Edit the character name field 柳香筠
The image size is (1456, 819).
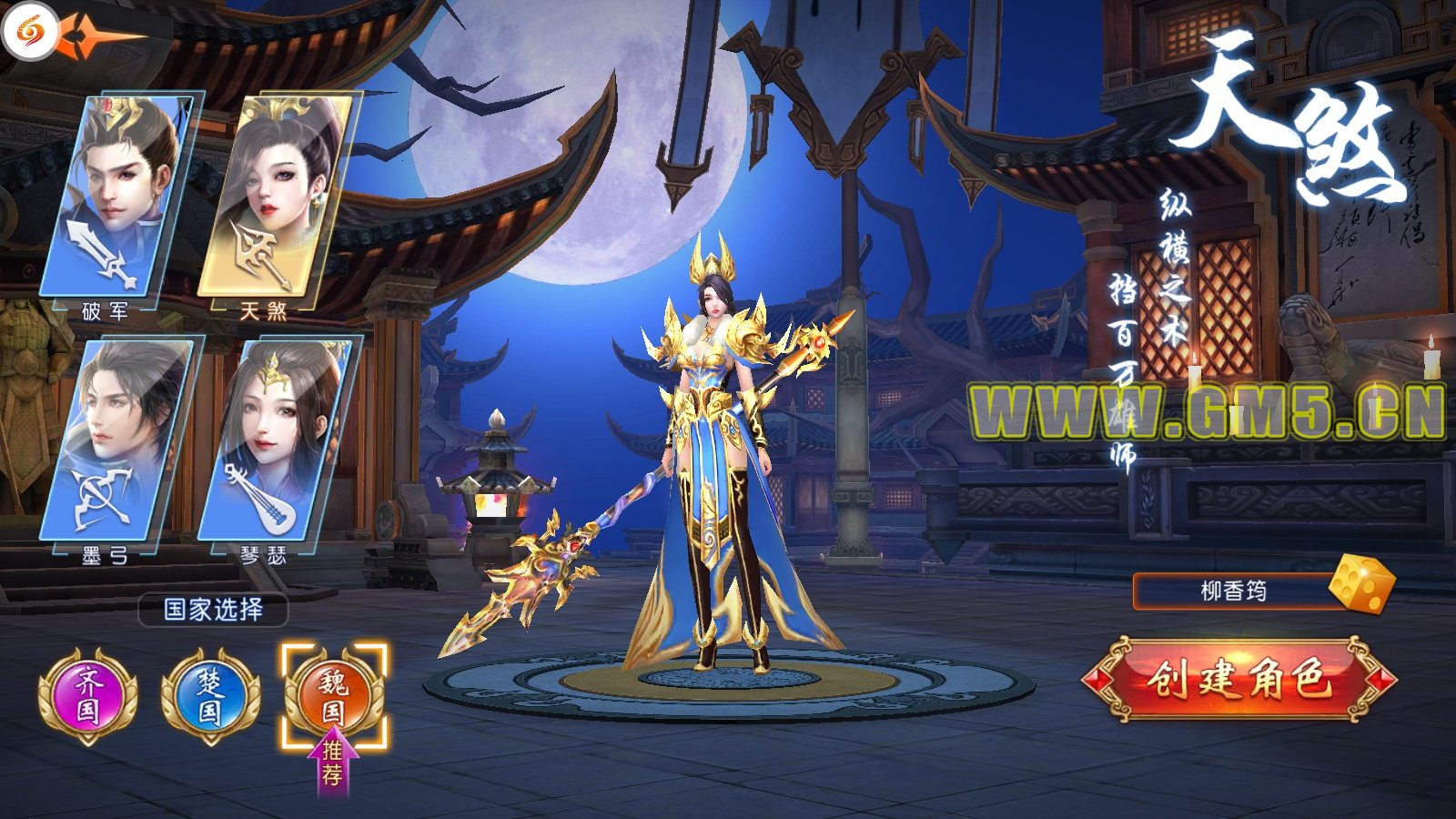click(1233, 591)
